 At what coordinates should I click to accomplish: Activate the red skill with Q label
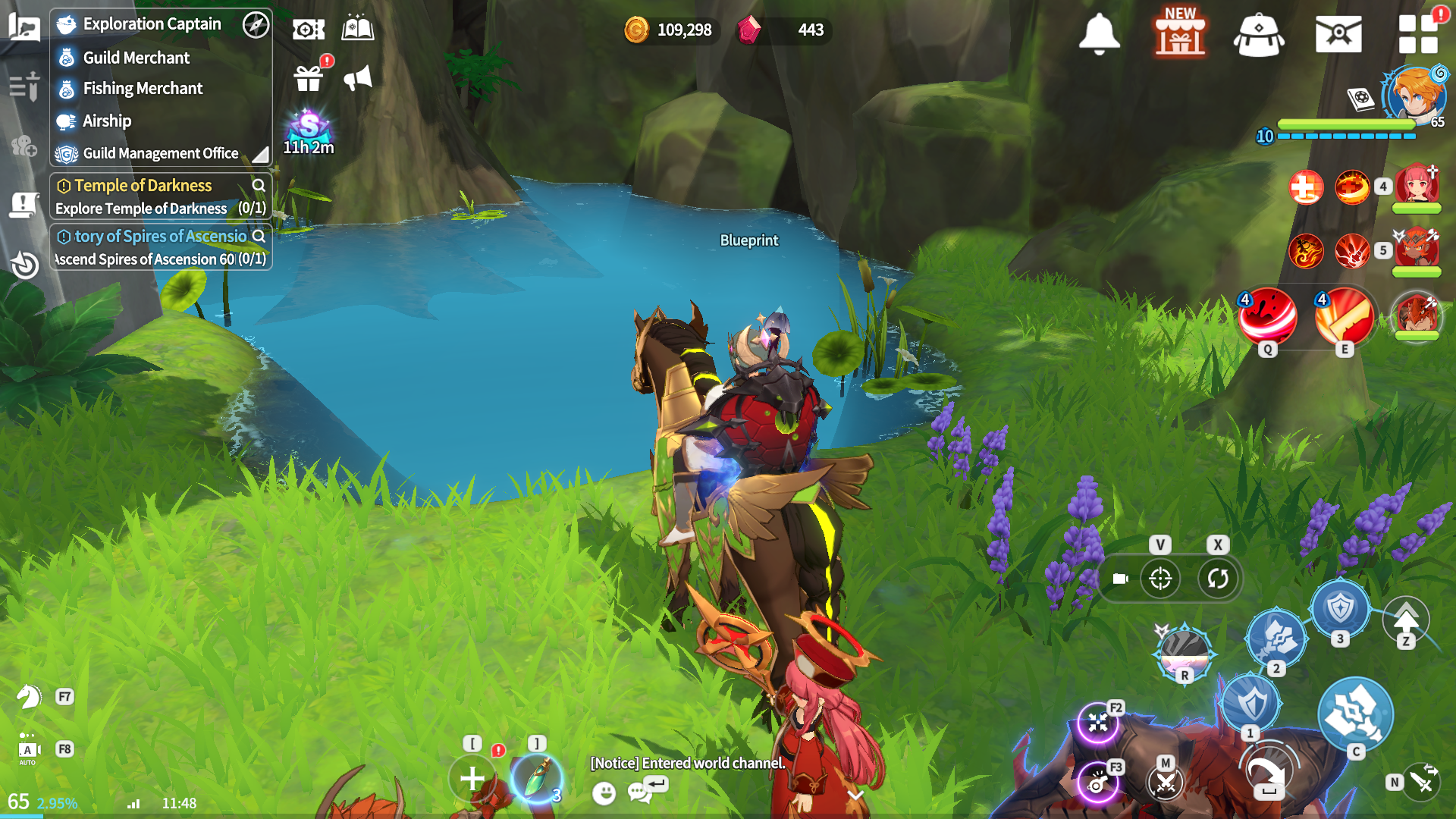pyautogui.click(x=1267, y=315)
